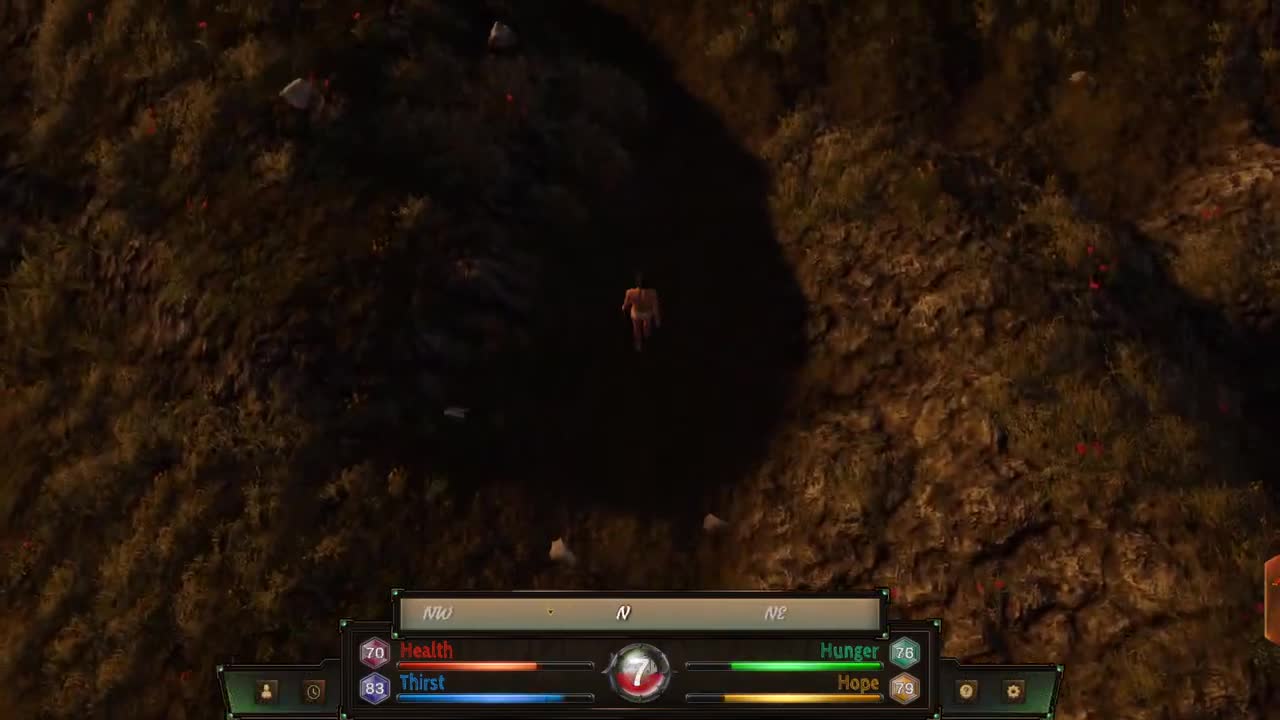Click the Hope label text
This screenshot has width=1280, height=720.
858,683
